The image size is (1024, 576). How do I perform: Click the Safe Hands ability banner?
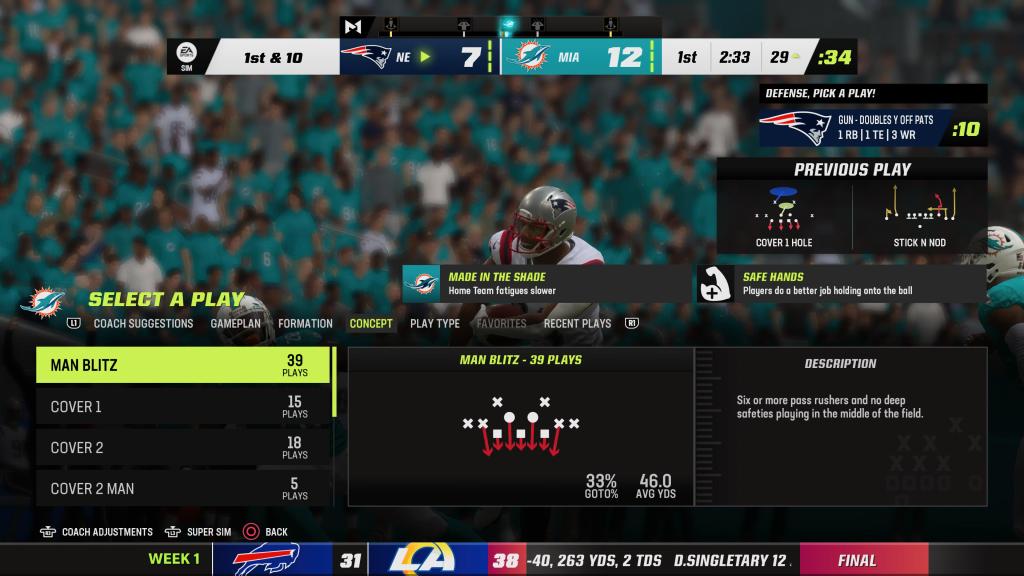click(841, 283)
